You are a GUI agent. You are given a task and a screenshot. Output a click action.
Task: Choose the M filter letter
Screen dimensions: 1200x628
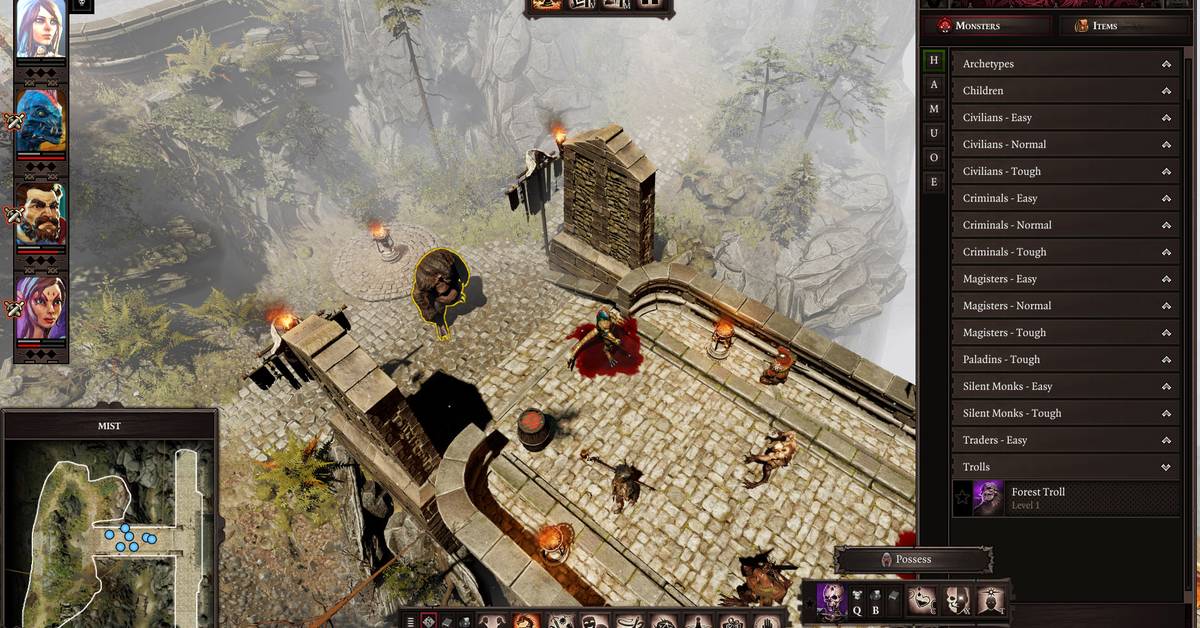pos(934,109)
